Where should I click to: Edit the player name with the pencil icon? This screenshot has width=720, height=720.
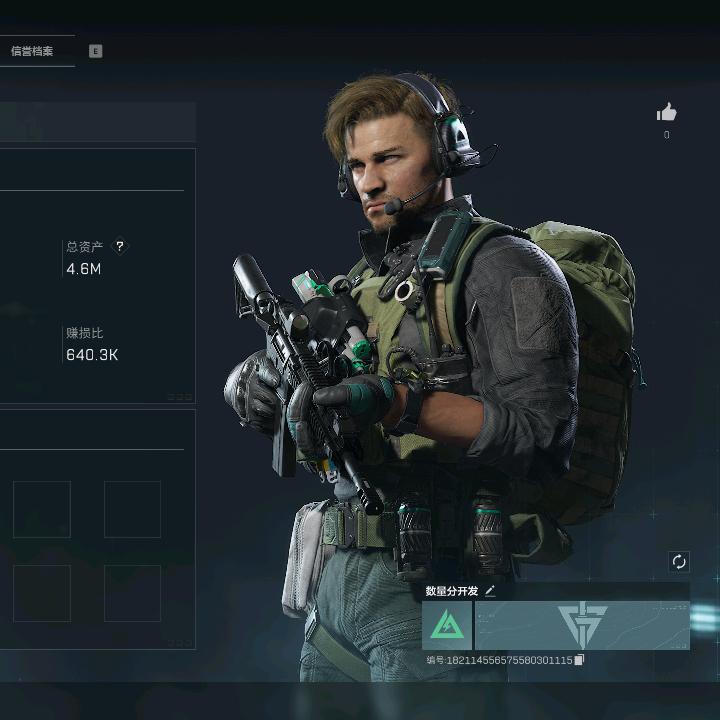(490, 591)
